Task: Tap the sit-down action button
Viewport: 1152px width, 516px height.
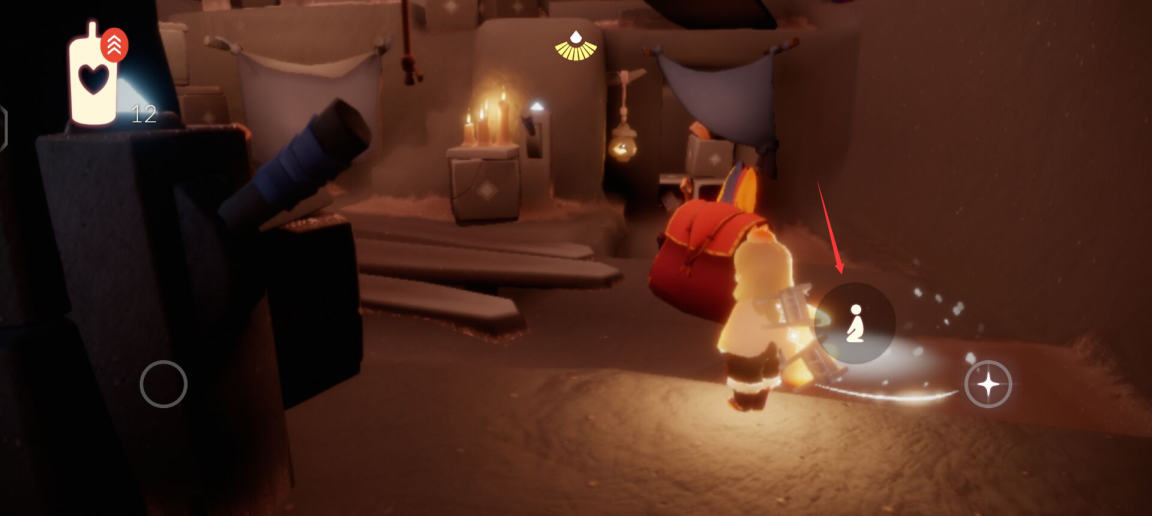Action: pyautogui.click(x=855, y=323)
